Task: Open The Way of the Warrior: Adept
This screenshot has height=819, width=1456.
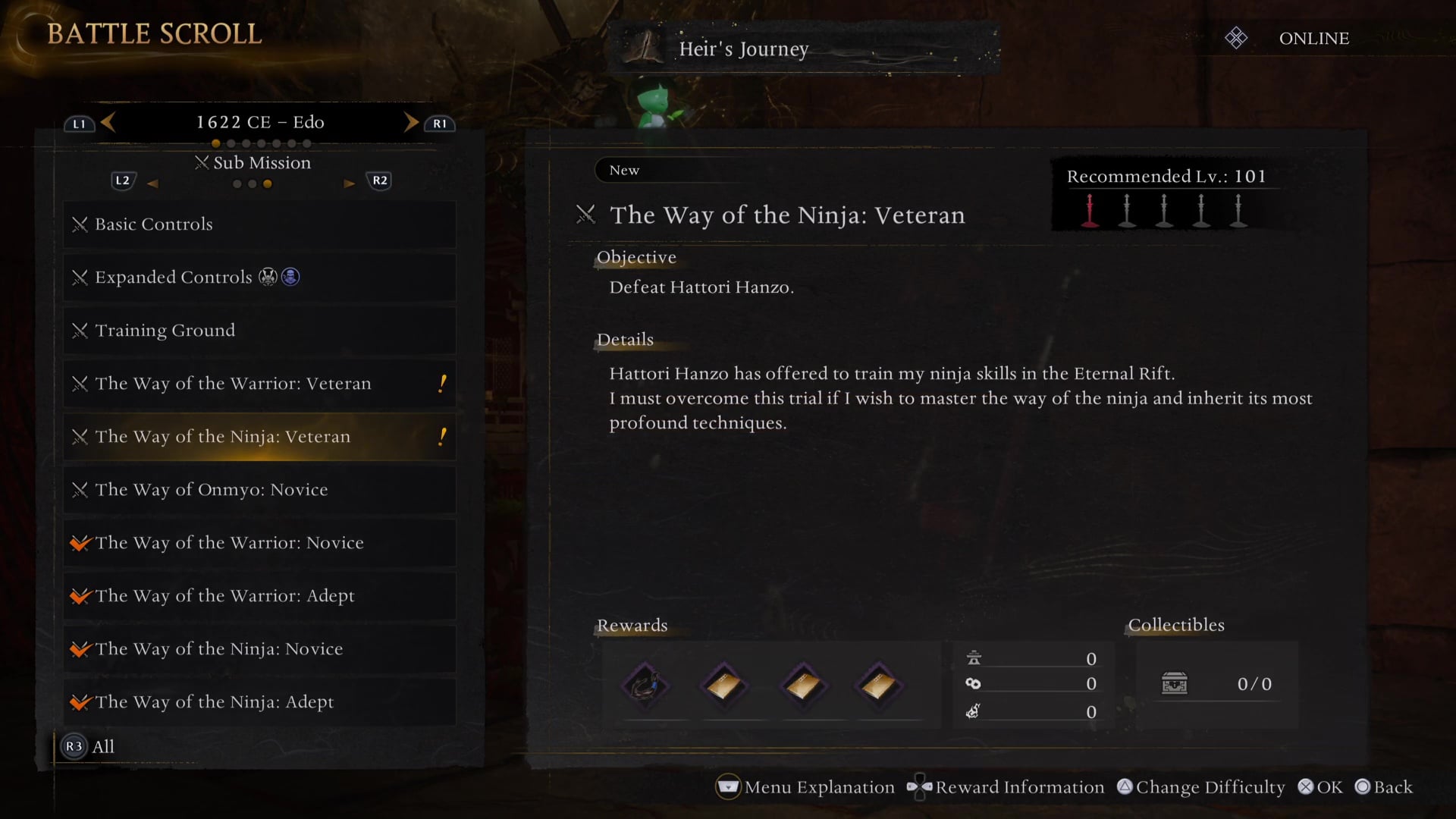Action: [x=259, y=596]
